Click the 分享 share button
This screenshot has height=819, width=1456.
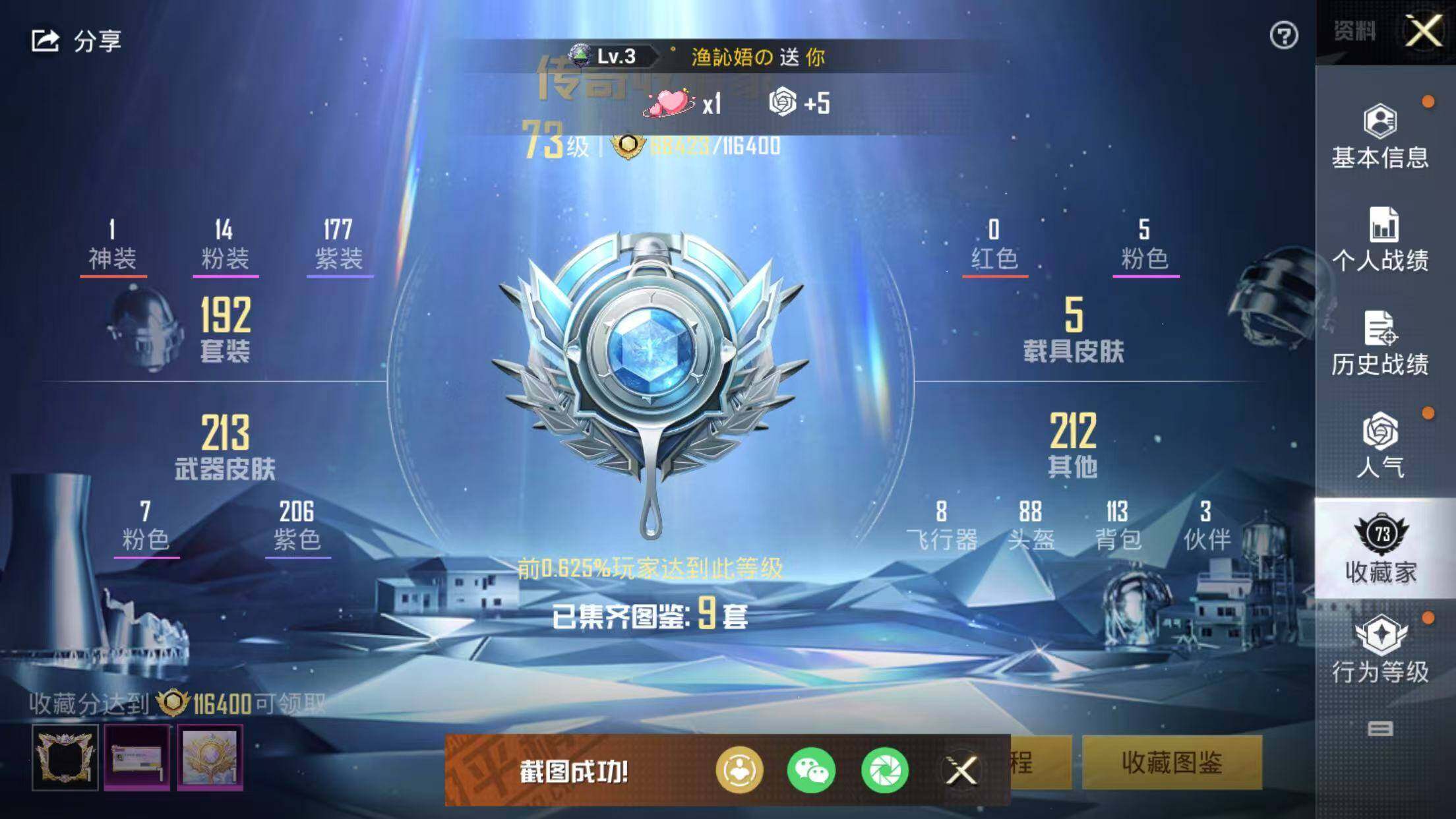[76, 41]
